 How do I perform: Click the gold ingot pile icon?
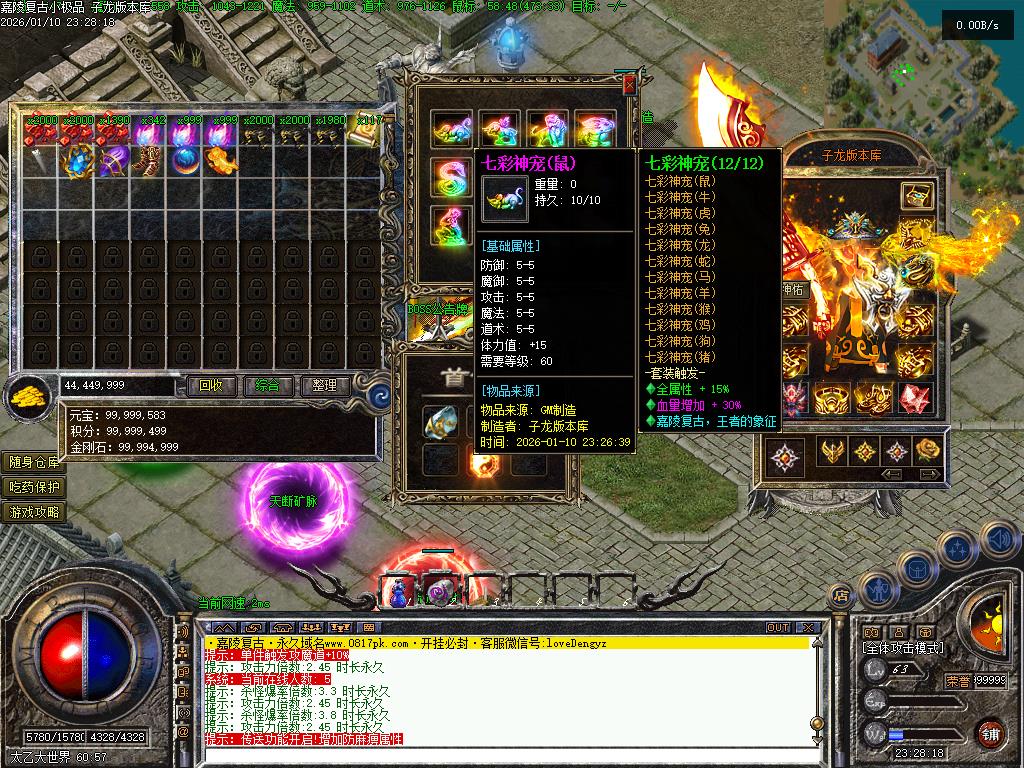(29, 396)
